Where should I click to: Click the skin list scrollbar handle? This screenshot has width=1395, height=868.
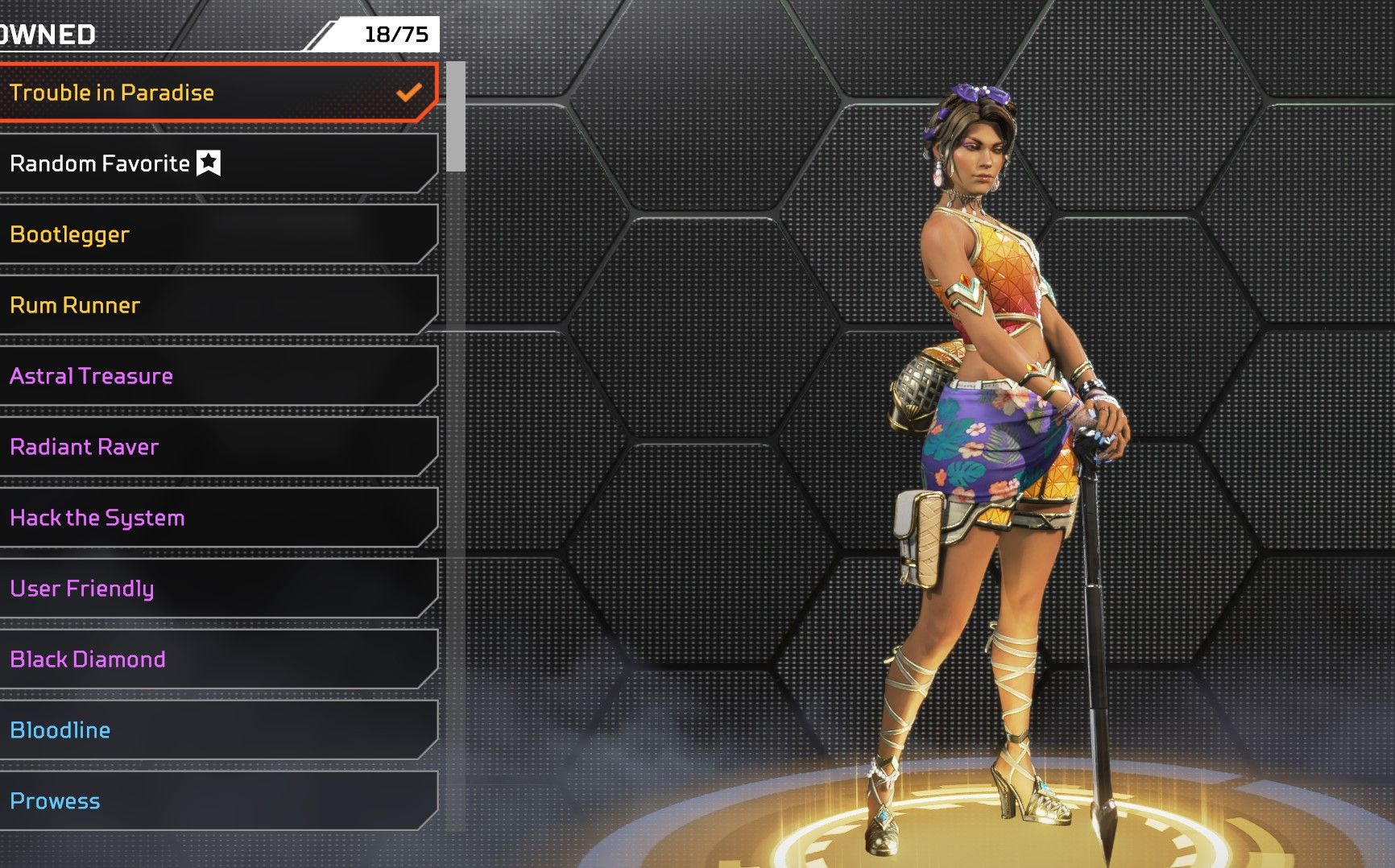pyautogui.click(x=456, y=117)
